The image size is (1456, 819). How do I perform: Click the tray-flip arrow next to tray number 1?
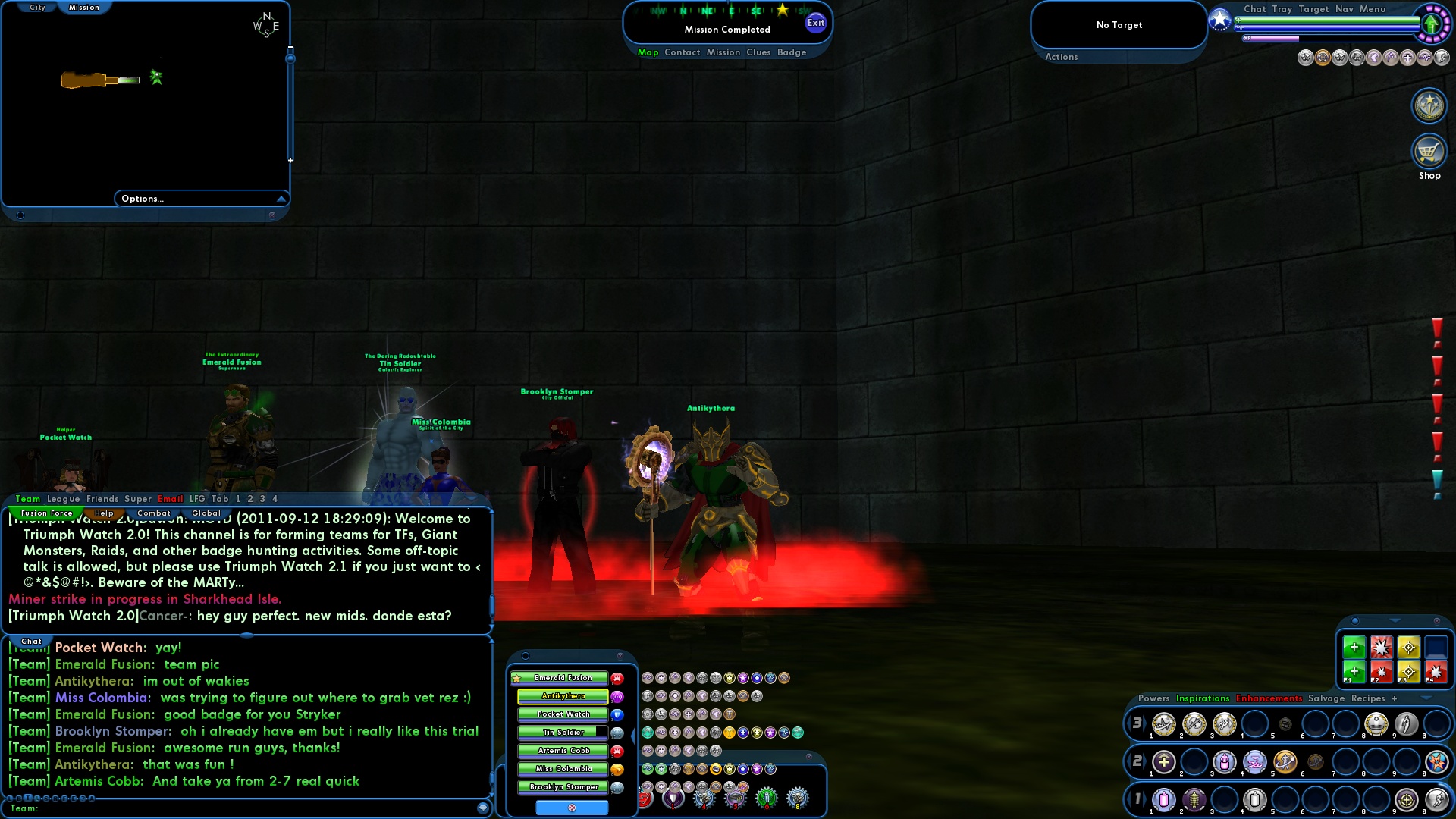[1146, 798]
